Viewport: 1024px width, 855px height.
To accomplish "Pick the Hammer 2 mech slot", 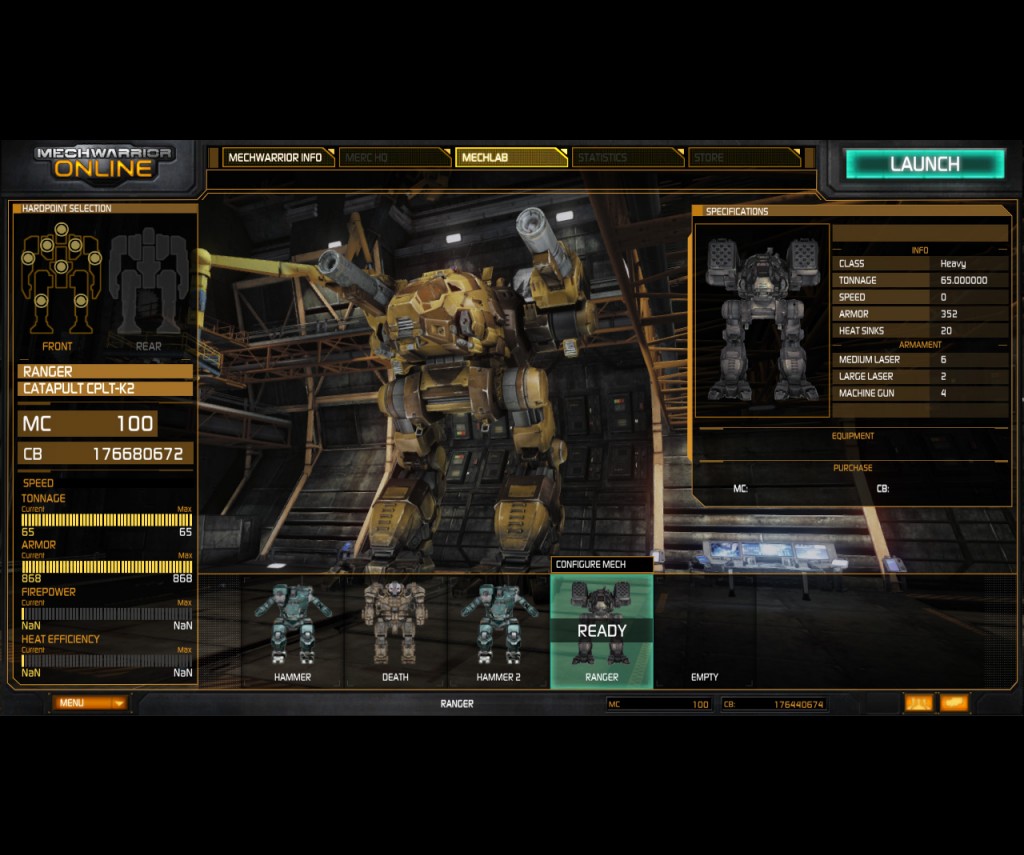I will coord(498,630).
